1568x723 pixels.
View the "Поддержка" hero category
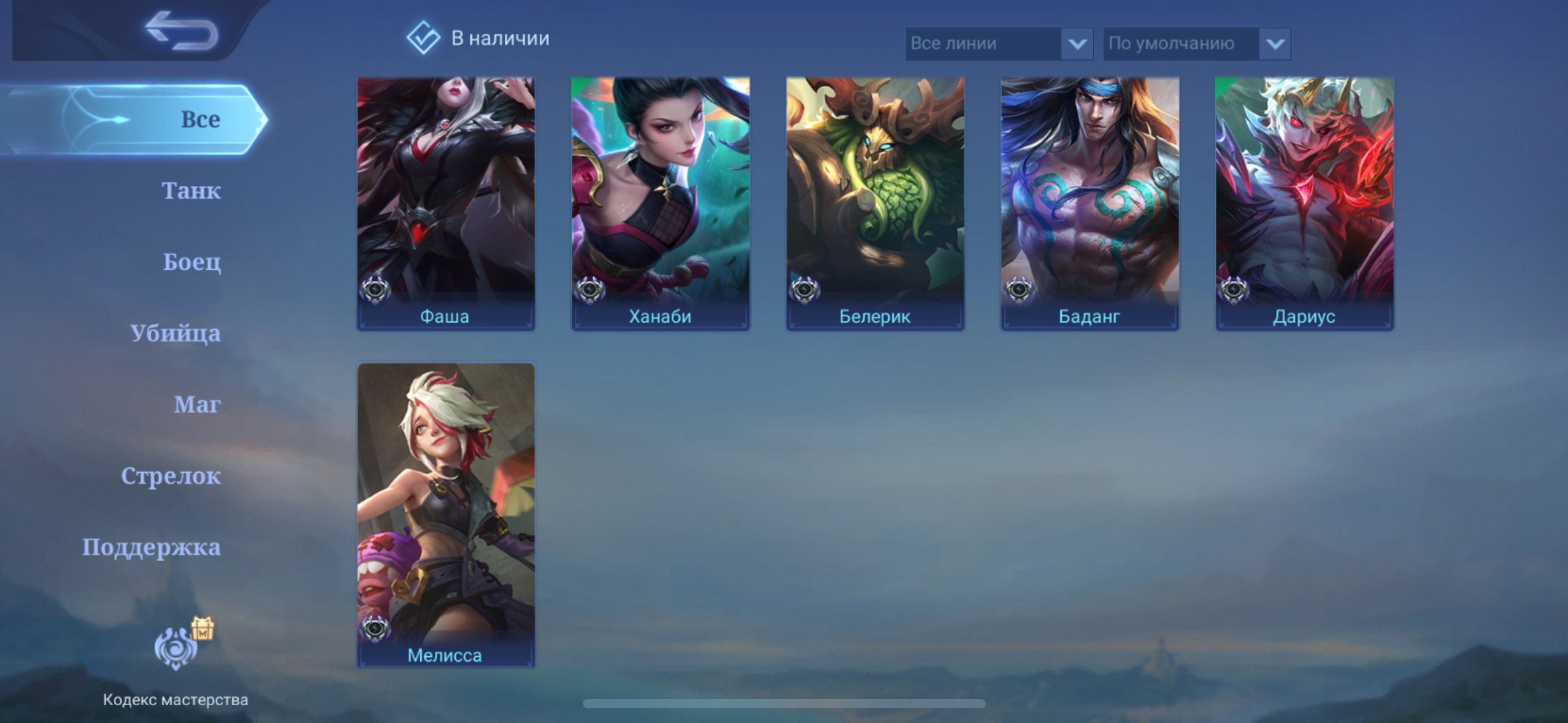click(152, 546)
